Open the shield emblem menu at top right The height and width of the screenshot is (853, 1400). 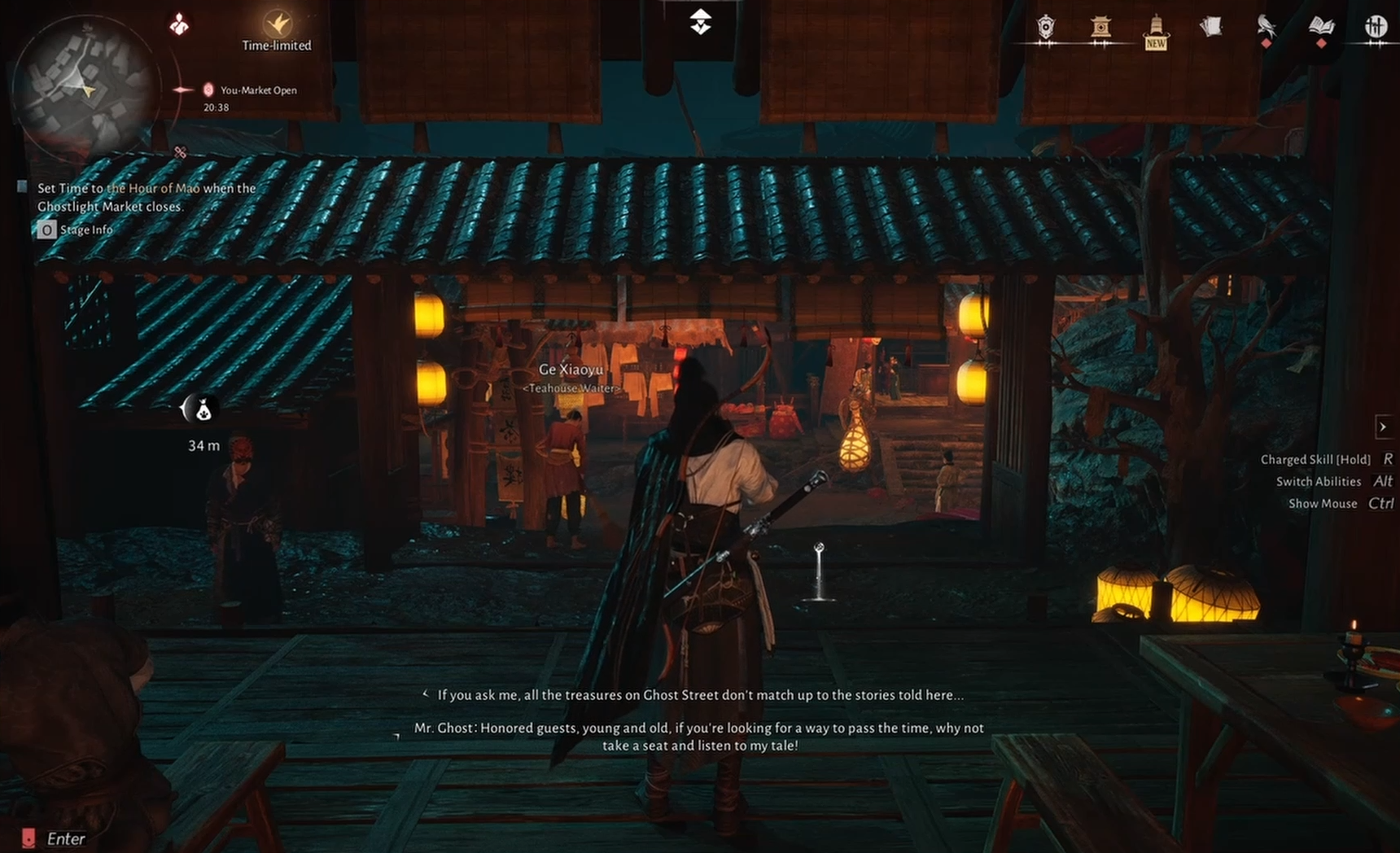tap(1045, 27)
